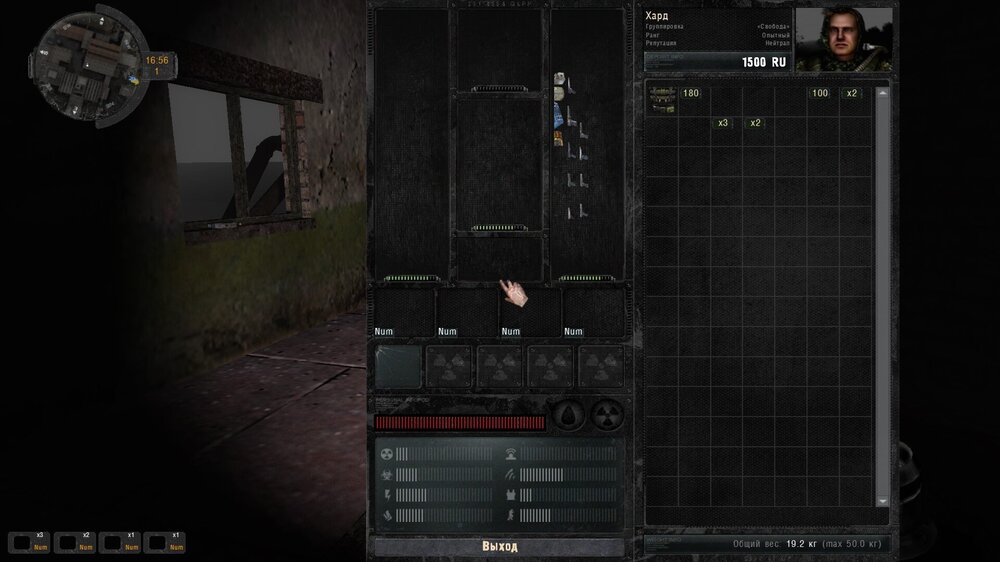This screenshot has width=1000, height=562.
Task: Click the inventory scrollbar down arrow
Action: (x=882, y=500)
